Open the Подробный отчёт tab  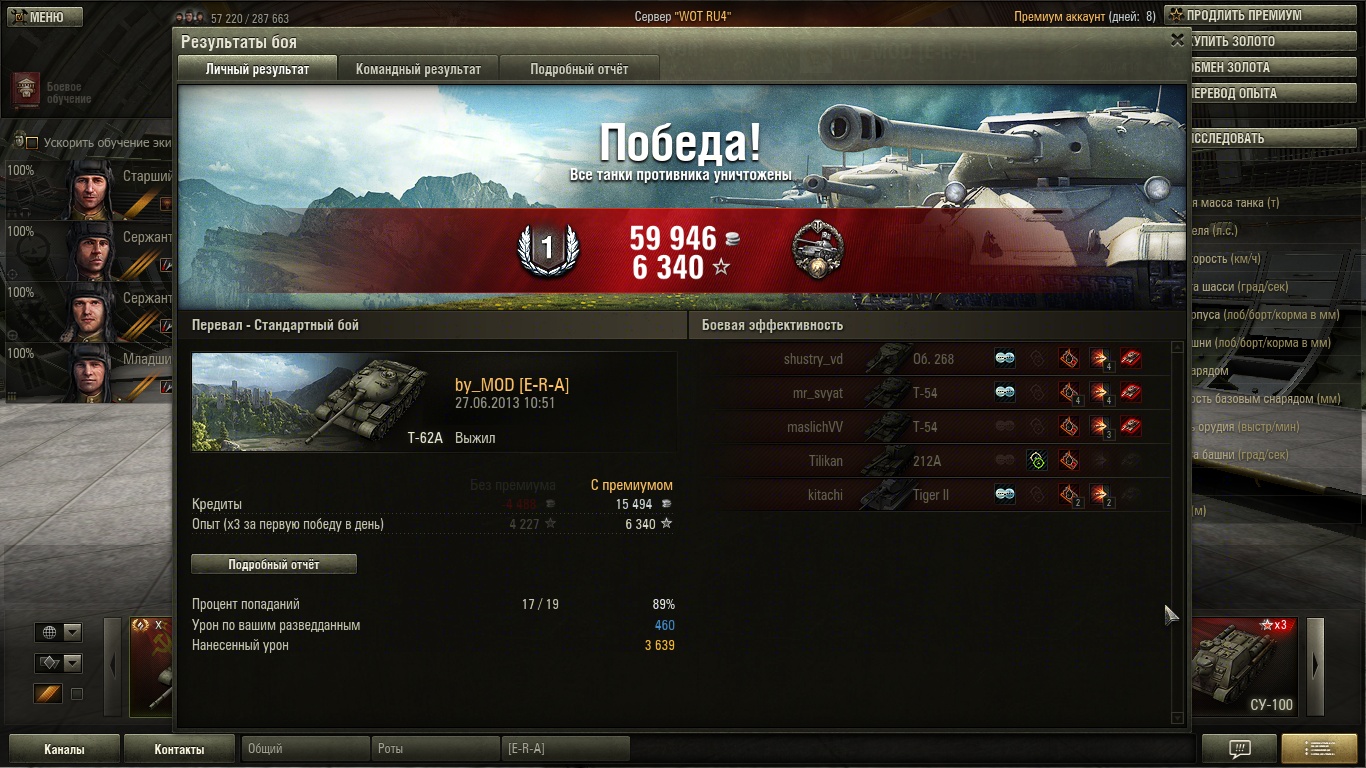pos(579,69)
